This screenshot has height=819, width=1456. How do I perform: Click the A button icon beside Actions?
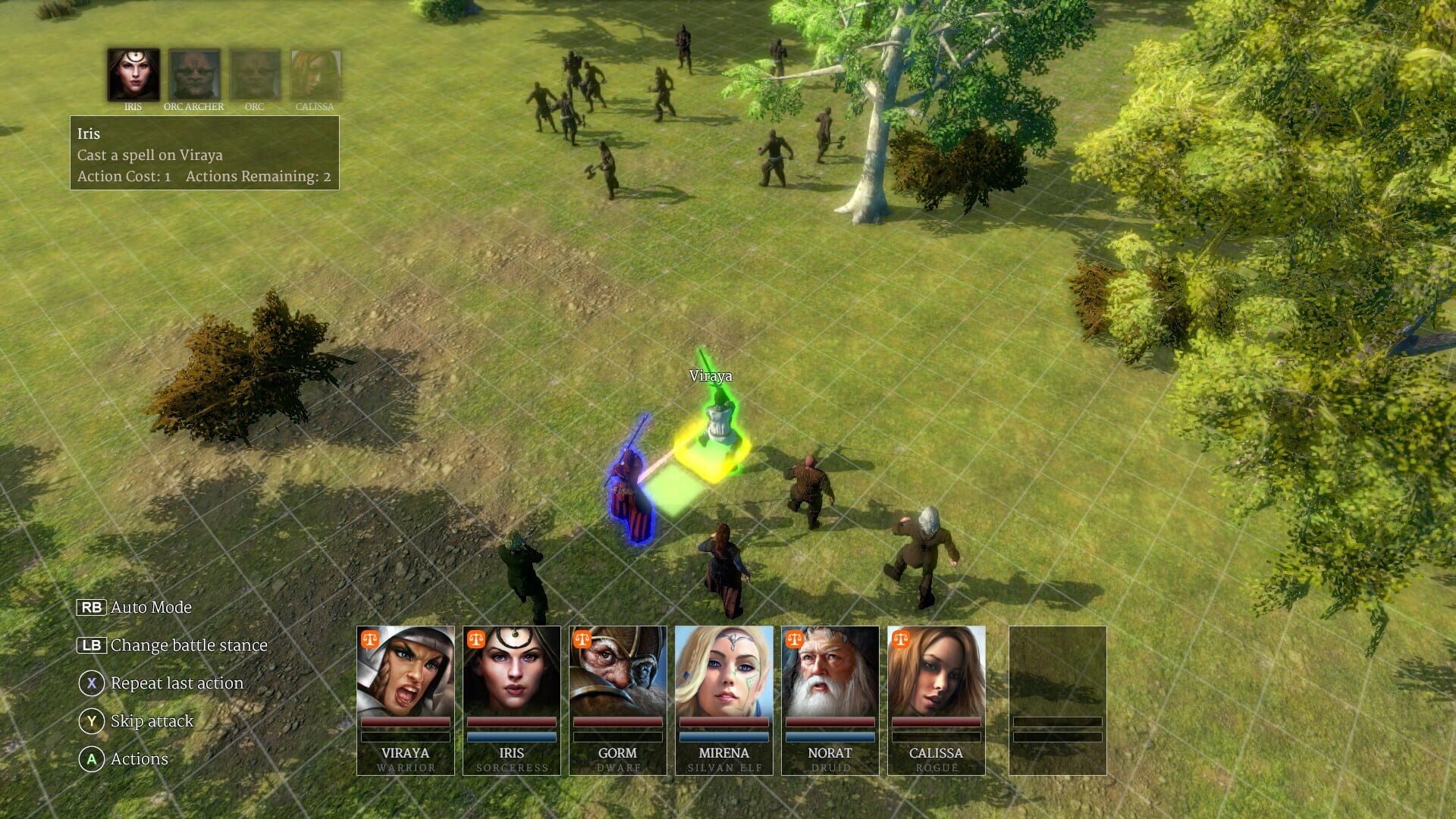click(x=91, y=758)
